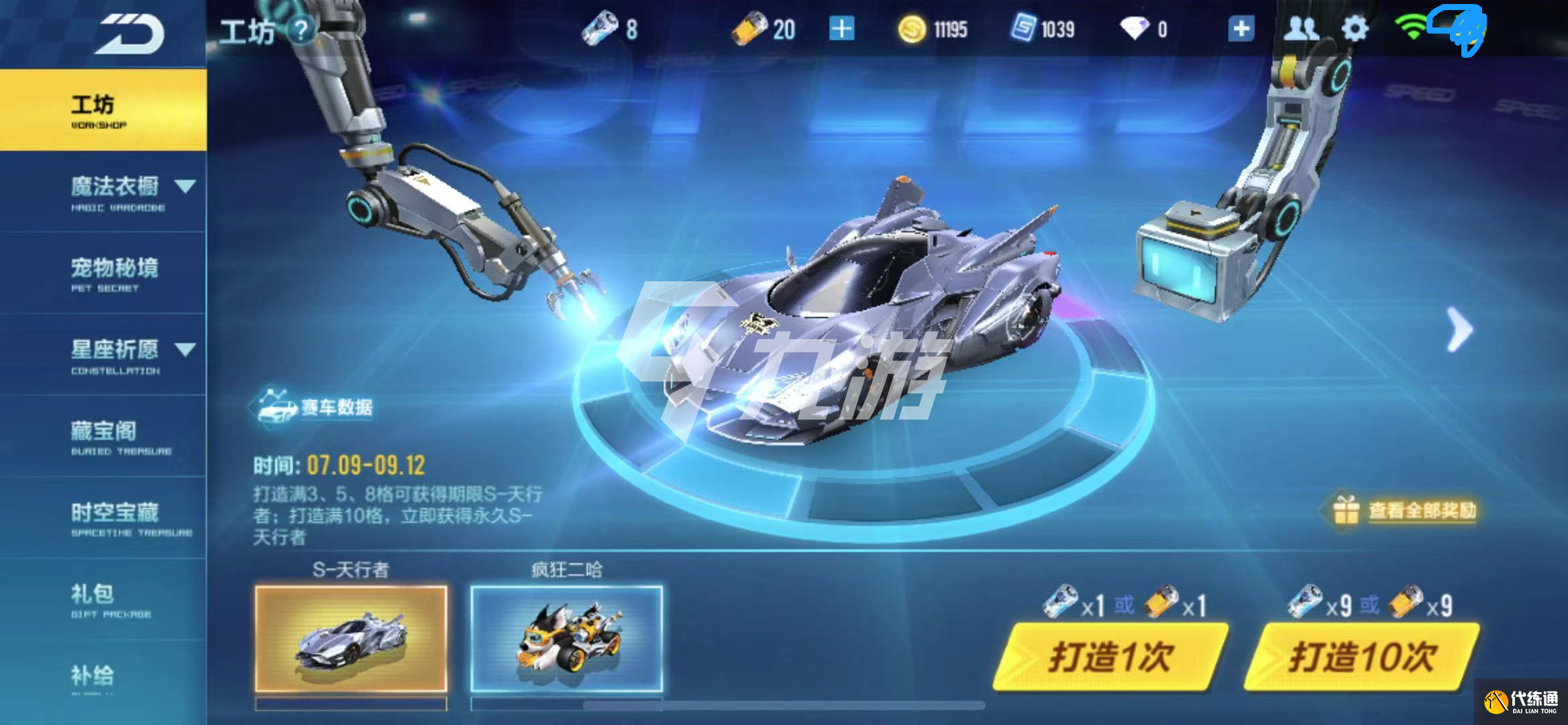Switch to the 宠物秘境 tab
Image resolution: width=1568 pixels, height=725 pixels.
[114, 269]
